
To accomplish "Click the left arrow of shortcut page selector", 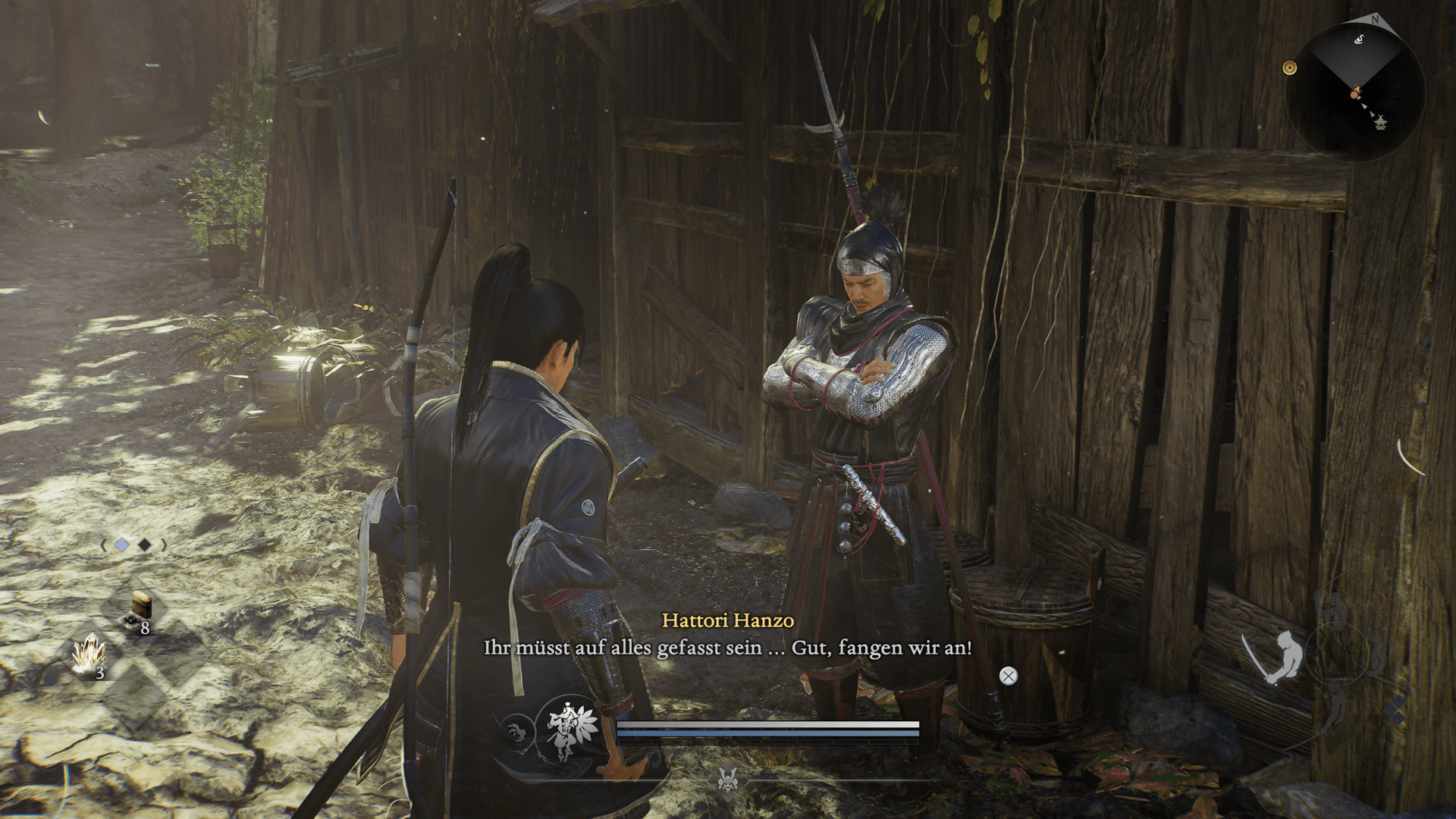I will pyautogui.click(x=103, y=544).
